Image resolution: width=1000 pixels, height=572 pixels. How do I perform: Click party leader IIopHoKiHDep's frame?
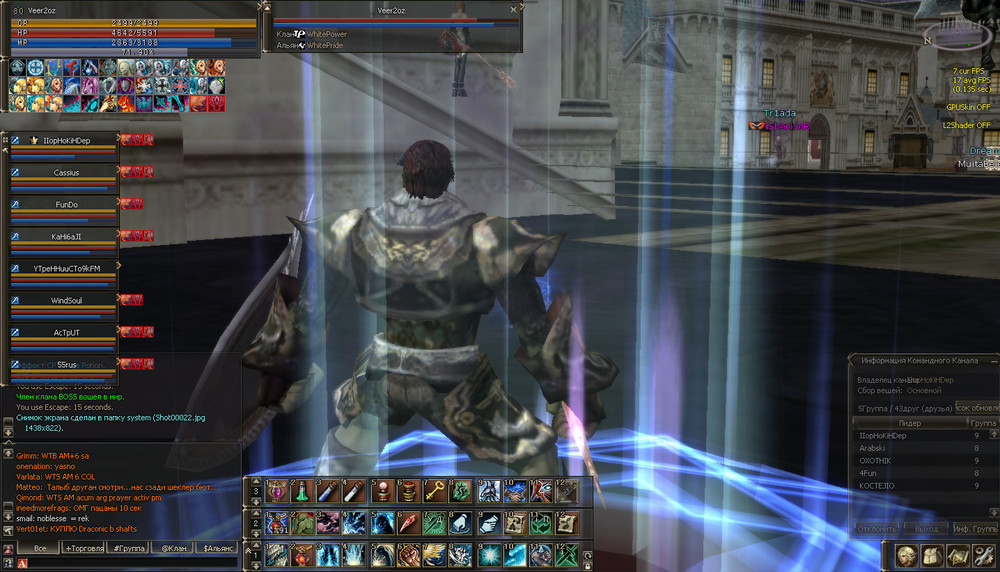(x=66, y=141)
